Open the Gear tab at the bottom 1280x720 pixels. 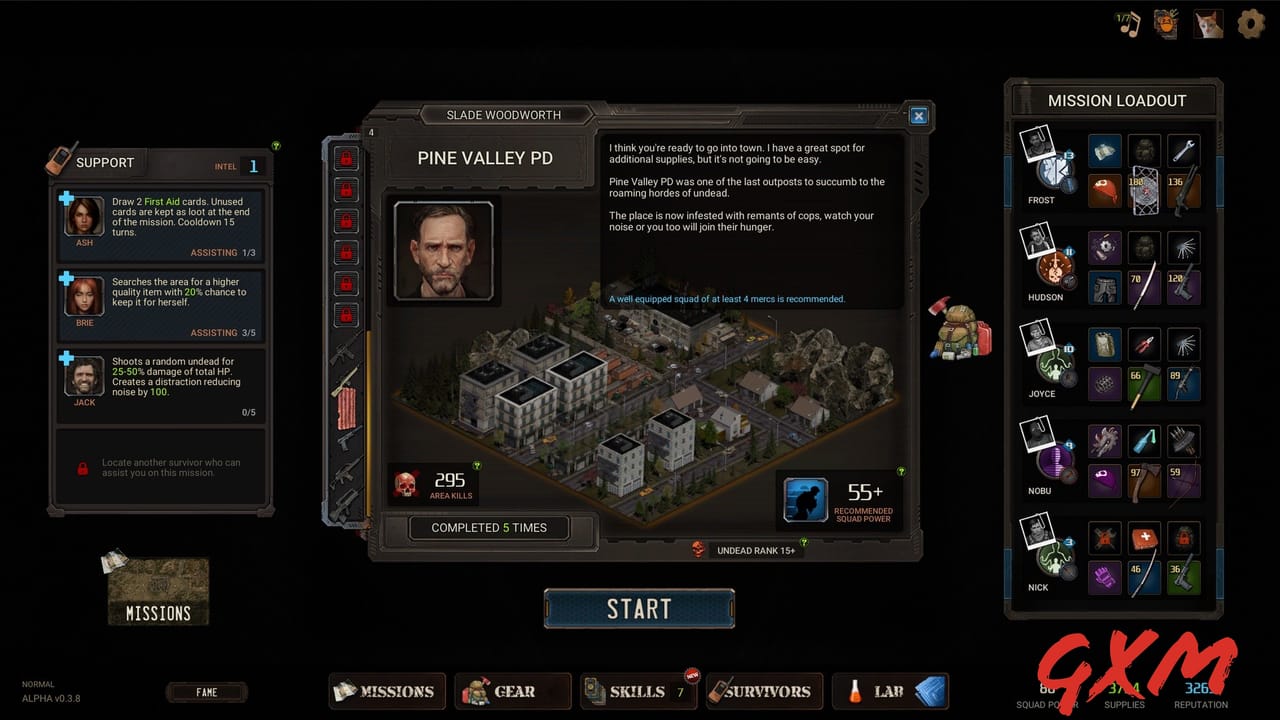pos(512,691)
